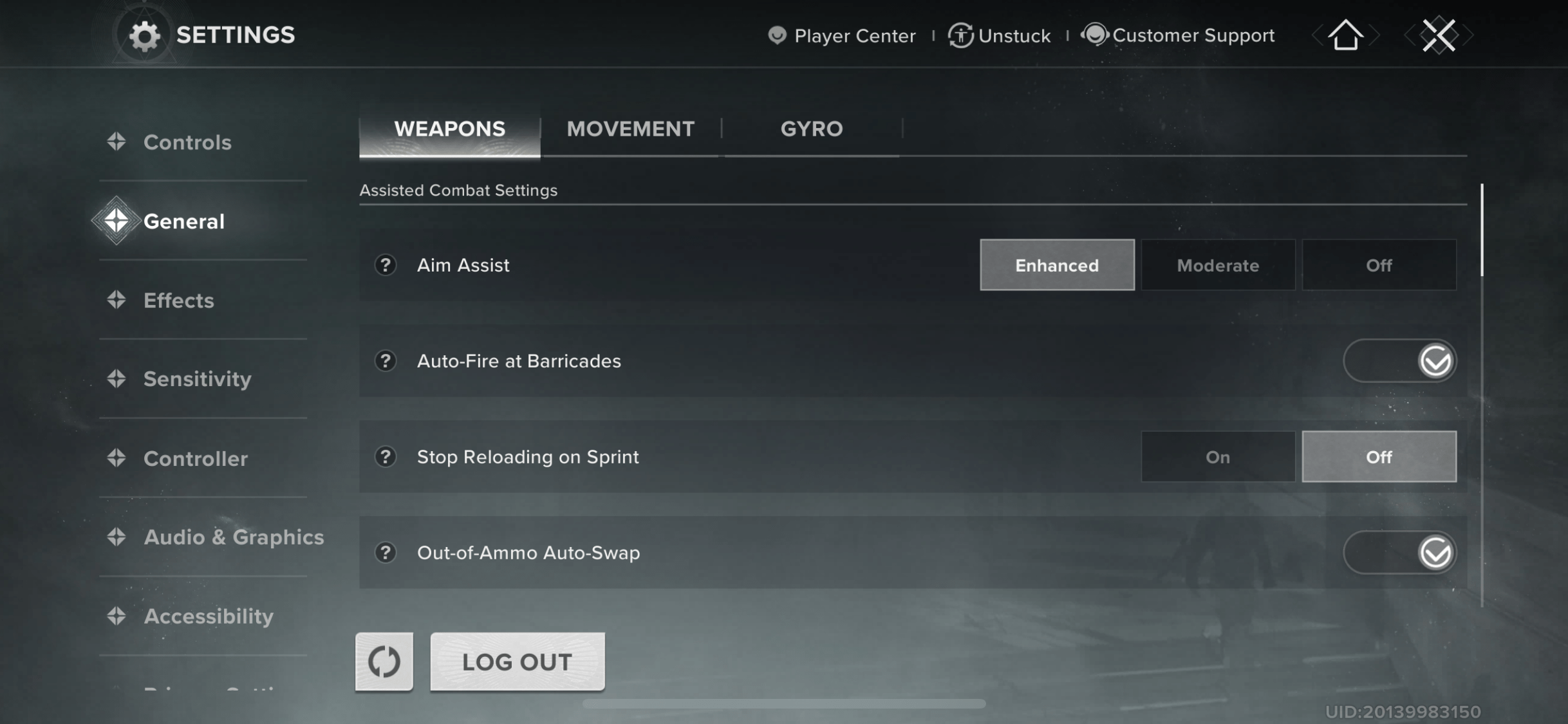The height and width of the screenshot is (724, 1568).
Task: Click the help icon beside Stop Reloading on Sprint
Action: (x=384, y=456)
